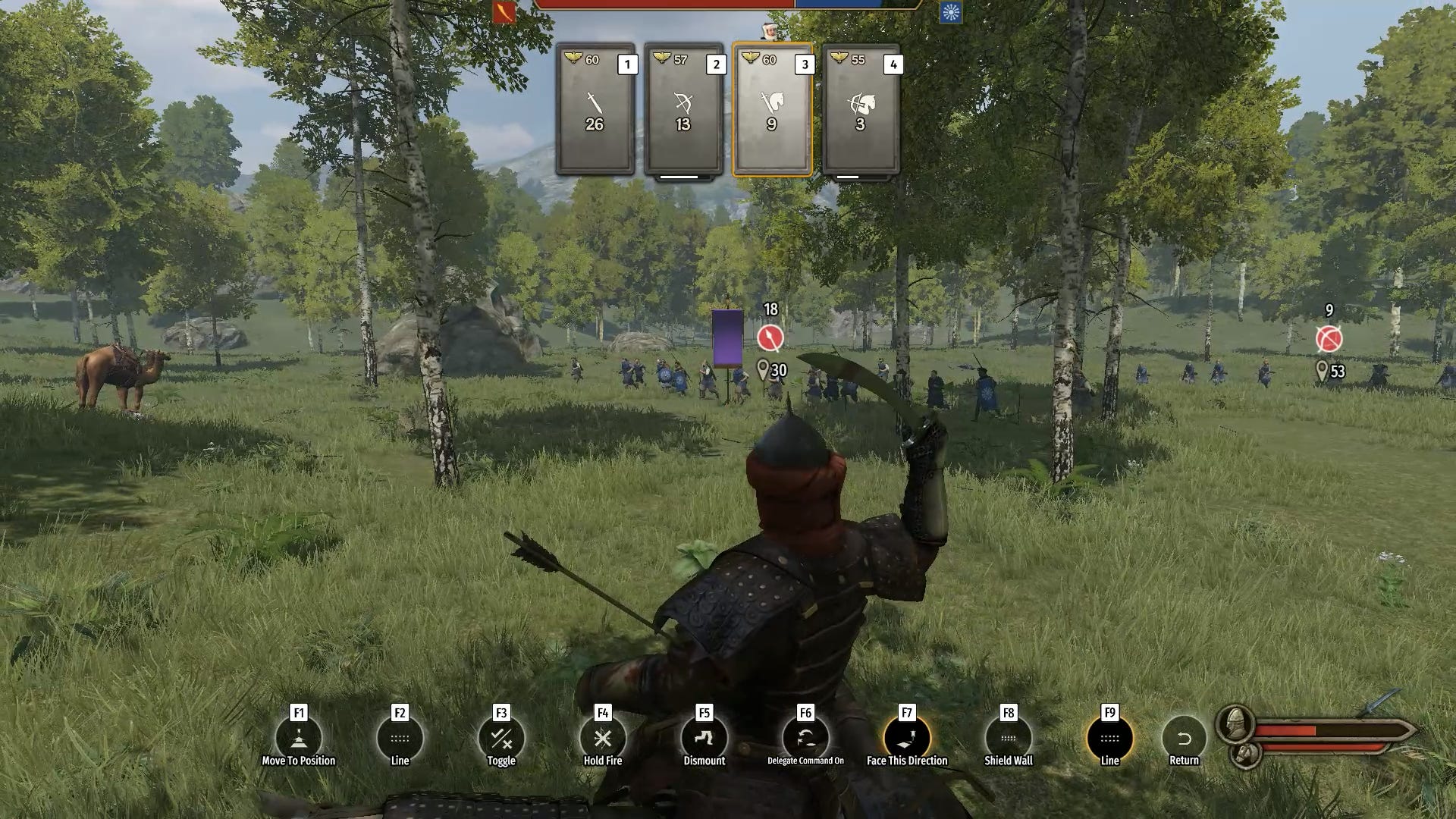Select the infantry formation card with 26 troops
The height and width of the screenshot is (819, 1456).
(595, 110)
